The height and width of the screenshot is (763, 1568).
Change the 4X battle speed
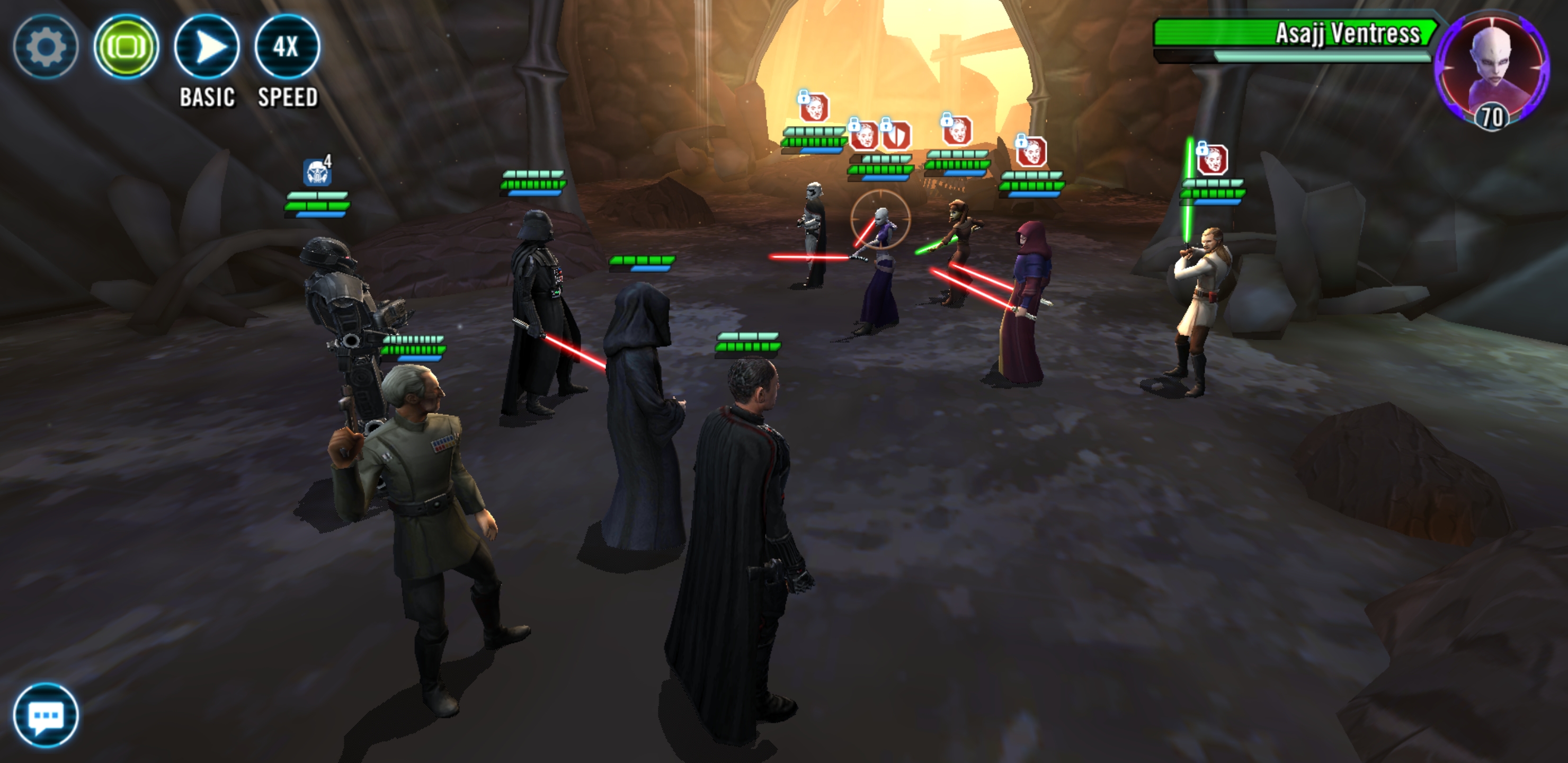click(286, 46)
